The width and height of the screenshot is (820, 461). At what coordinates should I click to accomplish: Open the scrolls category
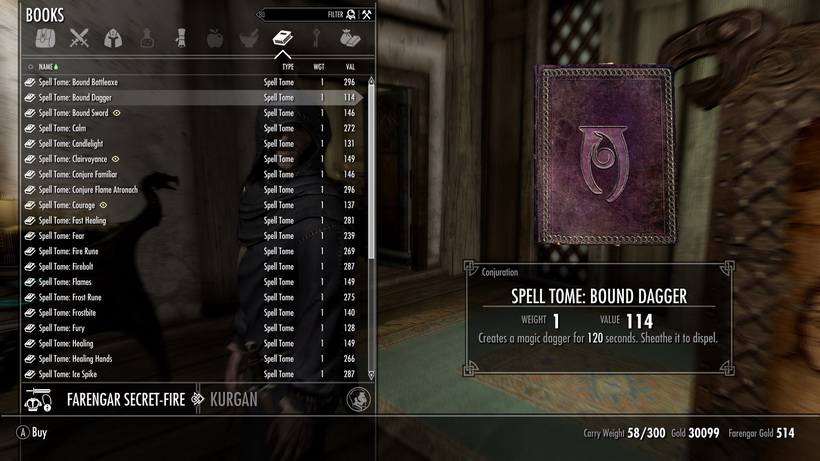point(181,39)
